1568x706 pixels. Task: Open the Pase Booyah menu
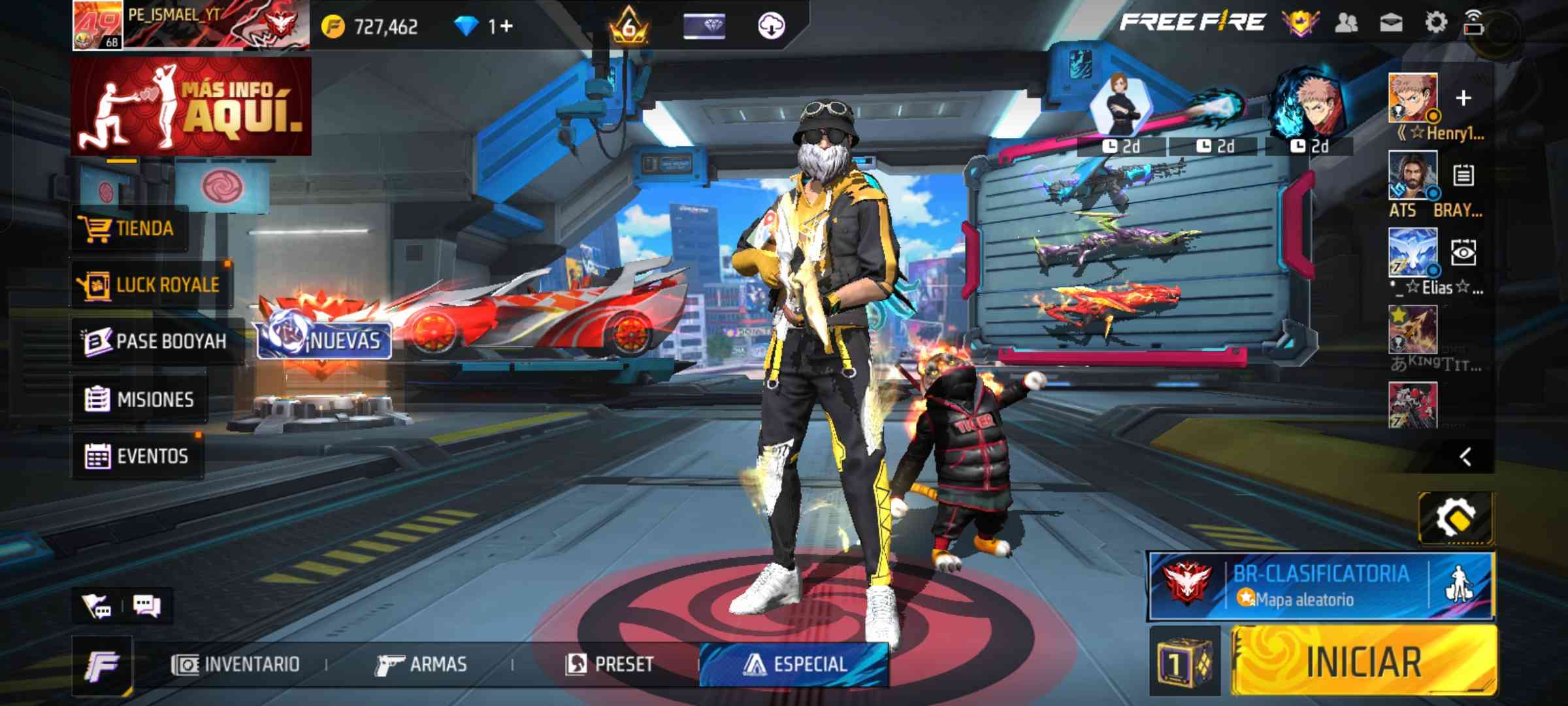tap(157, 341)
